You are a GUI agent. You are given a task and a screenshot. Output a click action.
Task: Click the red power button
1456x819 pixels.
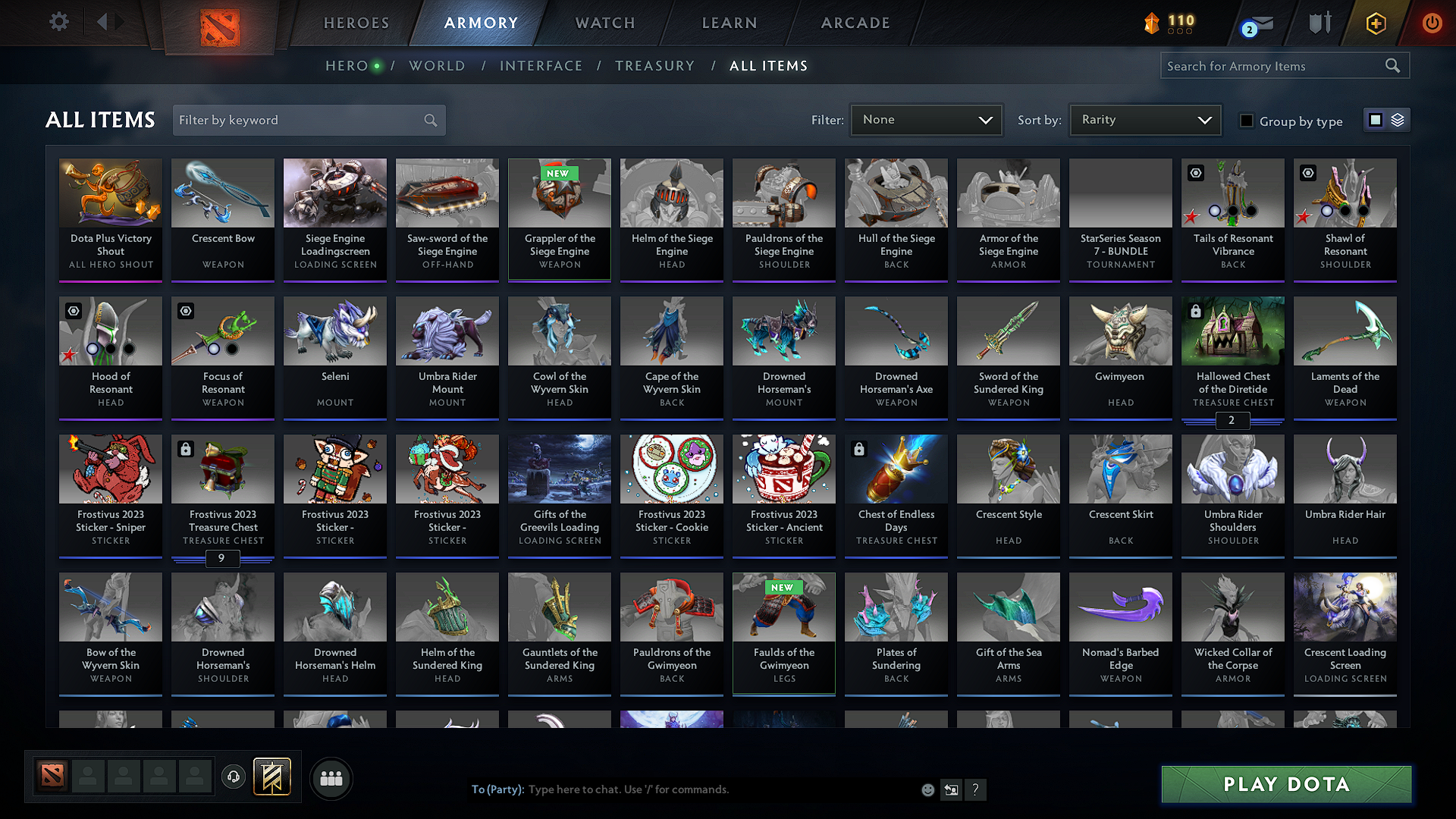click(x=1432, y=23)
